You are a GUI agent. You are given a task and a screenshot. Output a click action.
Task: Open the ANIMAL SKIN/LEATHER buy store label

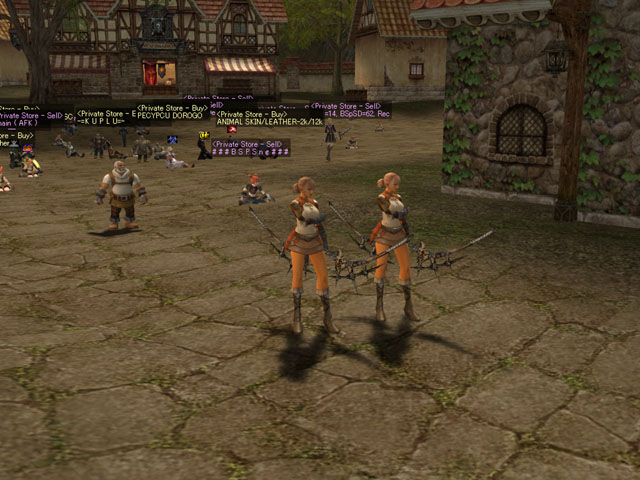pyautogui.click(x=269, y=123)
